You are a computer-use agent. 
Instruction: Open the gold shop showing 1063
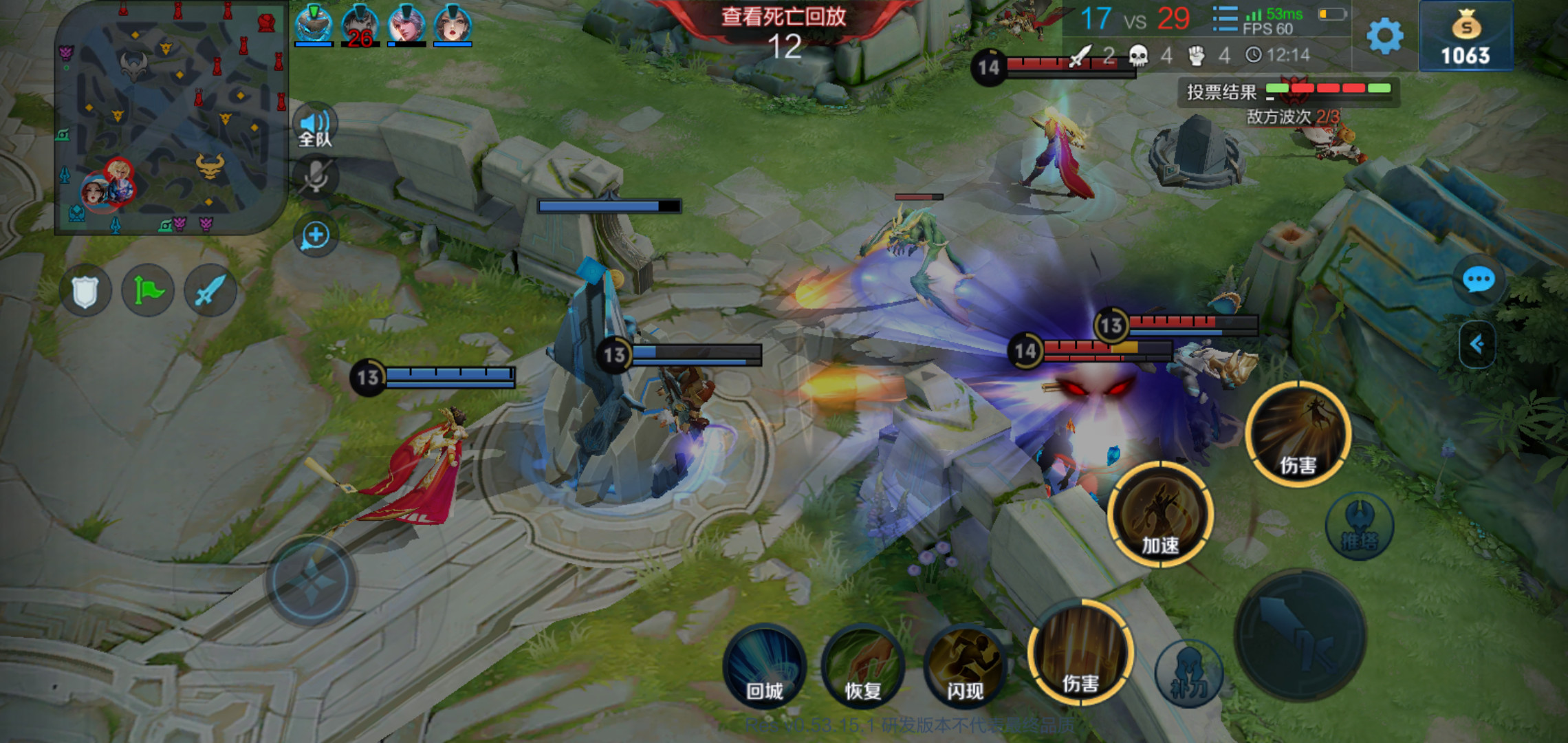[x=1466, y=36]
